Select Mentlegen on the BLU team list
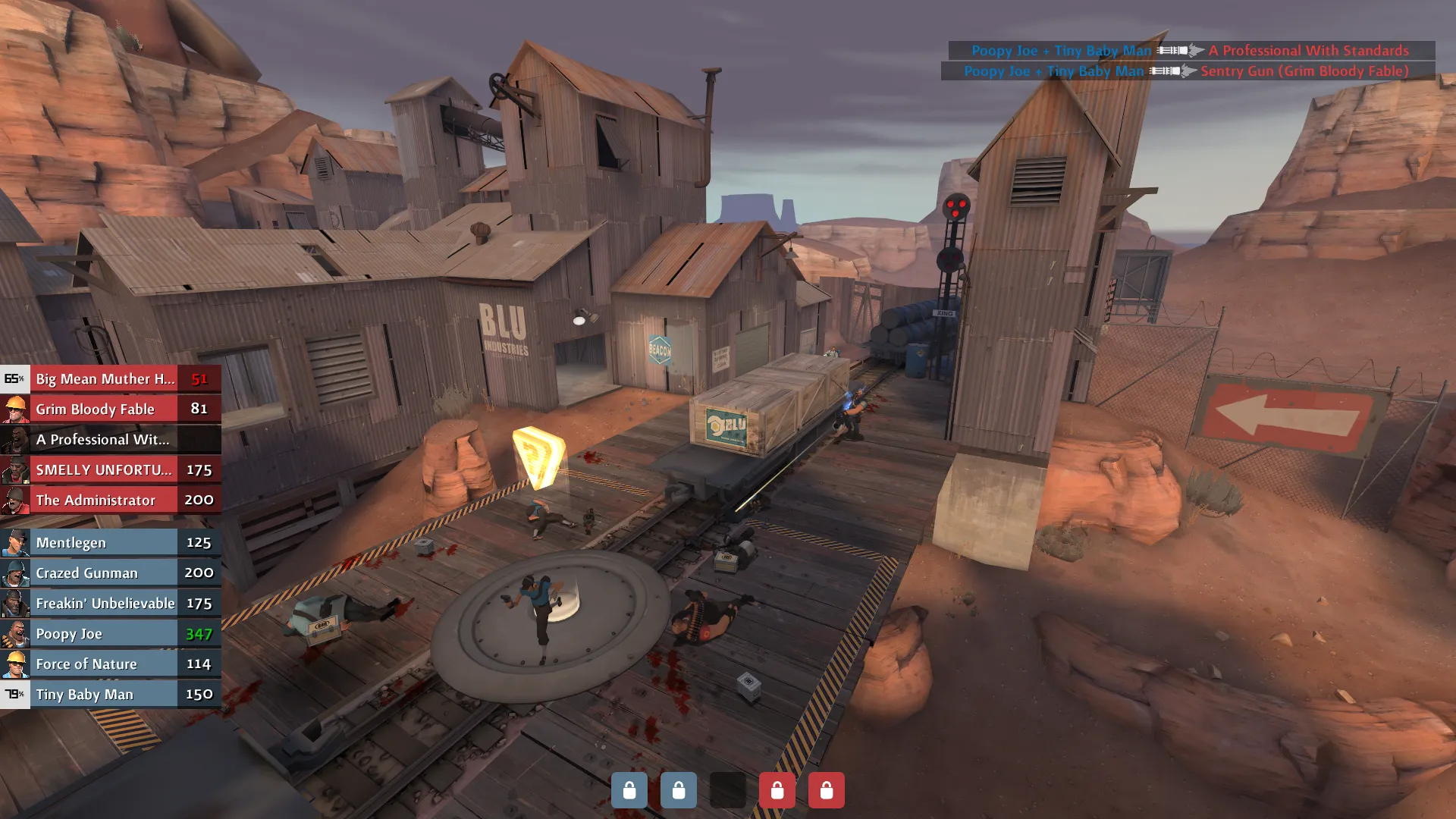 [111, 542]
